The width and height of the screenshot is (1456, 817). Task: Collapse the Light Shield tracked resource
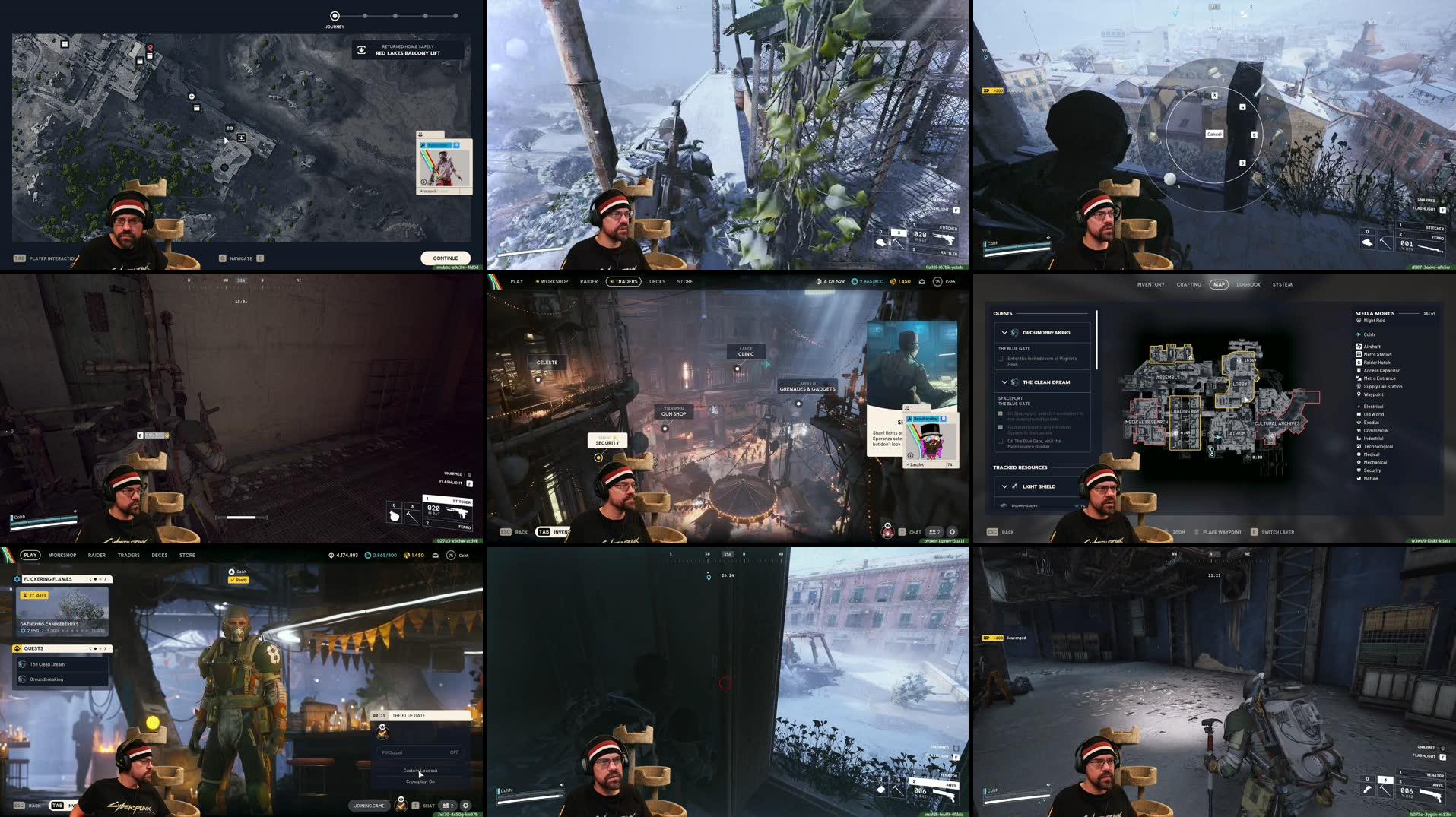pyautogui.click(x=1004, y=486)
